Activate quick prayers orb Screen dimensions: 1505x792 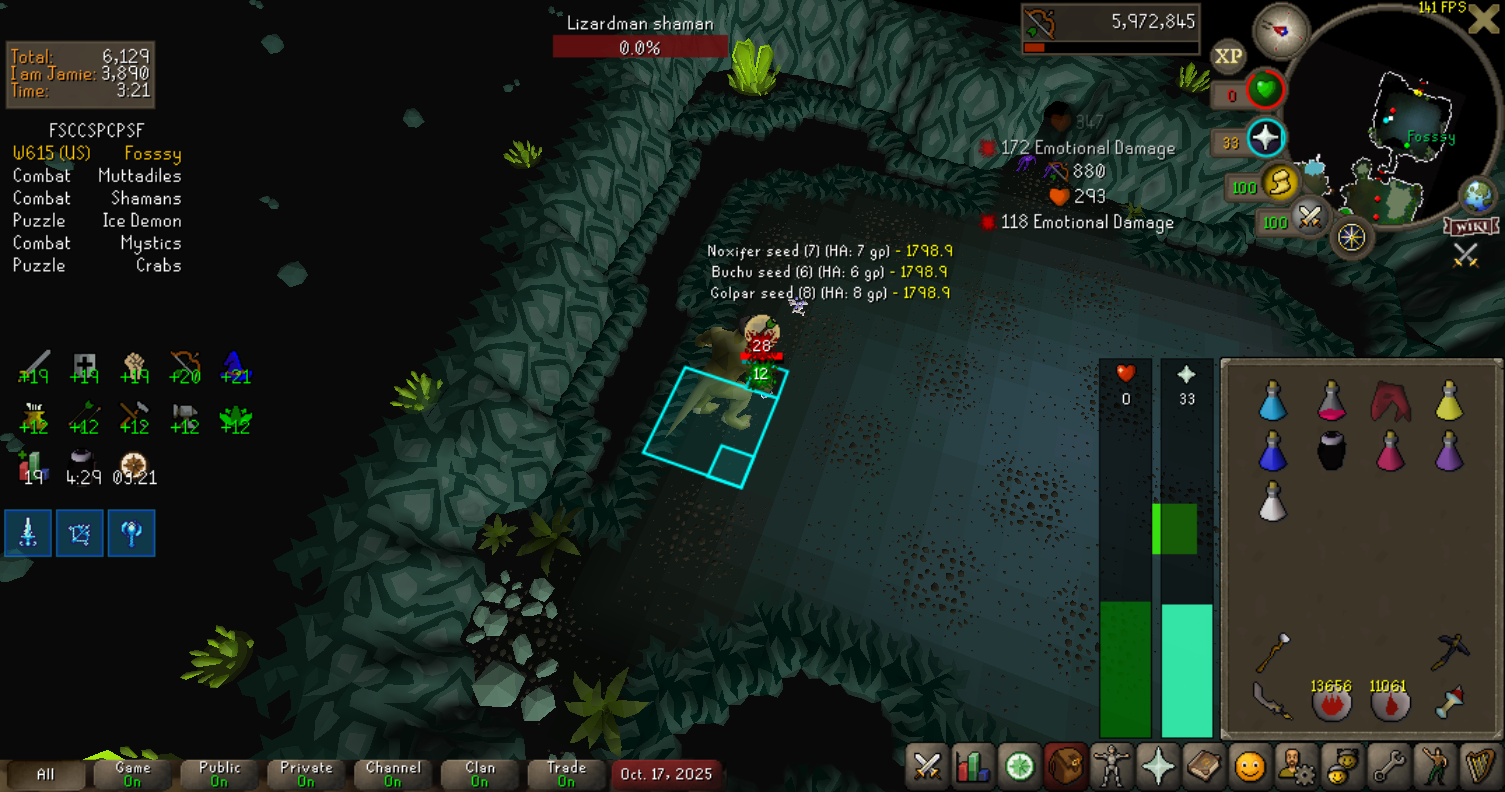(x=1266, y=139)
